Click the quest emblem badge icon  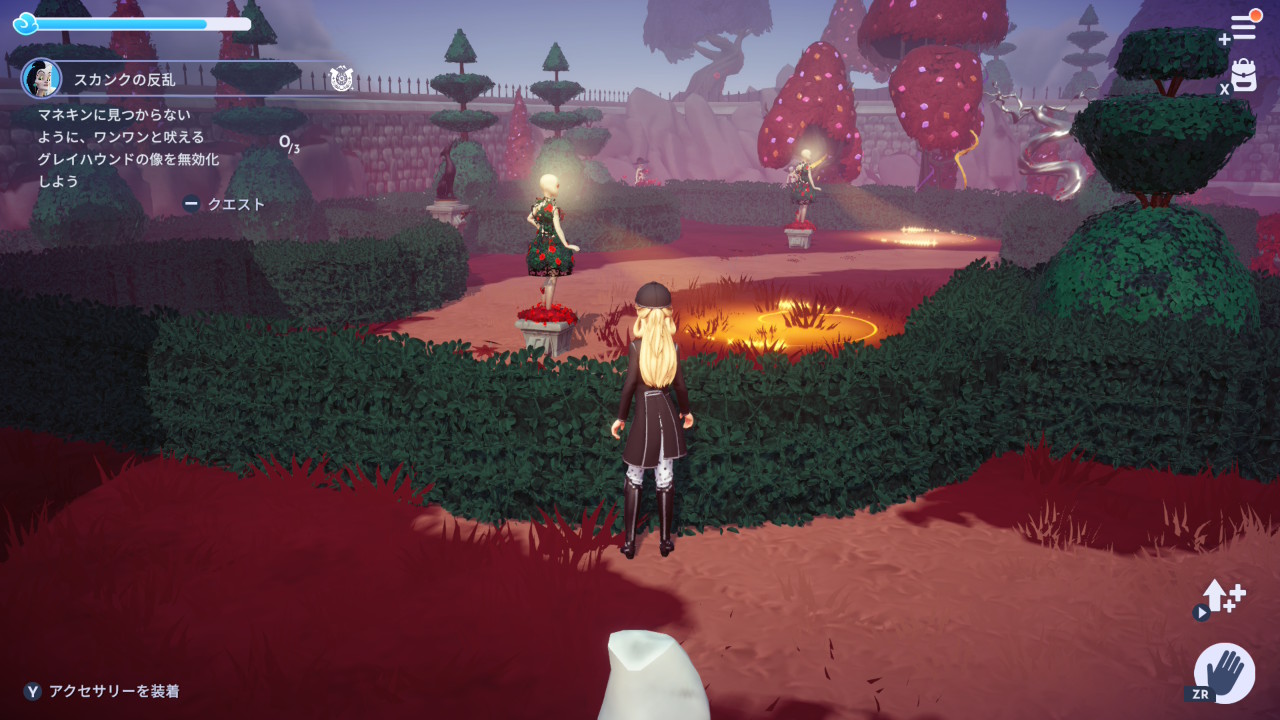coord(341,79)
